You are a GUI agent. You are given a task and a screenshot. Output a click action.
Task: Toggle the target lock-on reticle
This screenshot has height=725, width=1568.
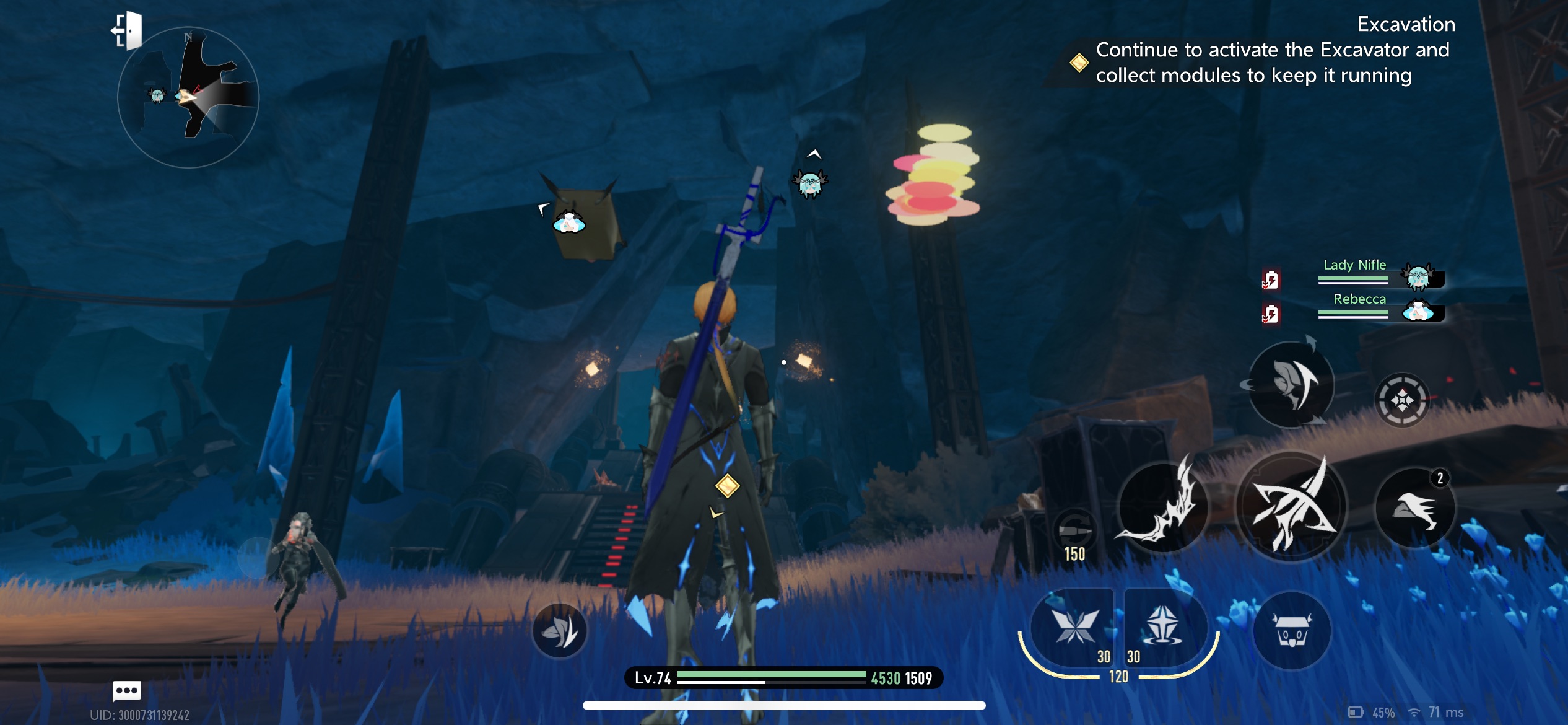point(1402,400)
